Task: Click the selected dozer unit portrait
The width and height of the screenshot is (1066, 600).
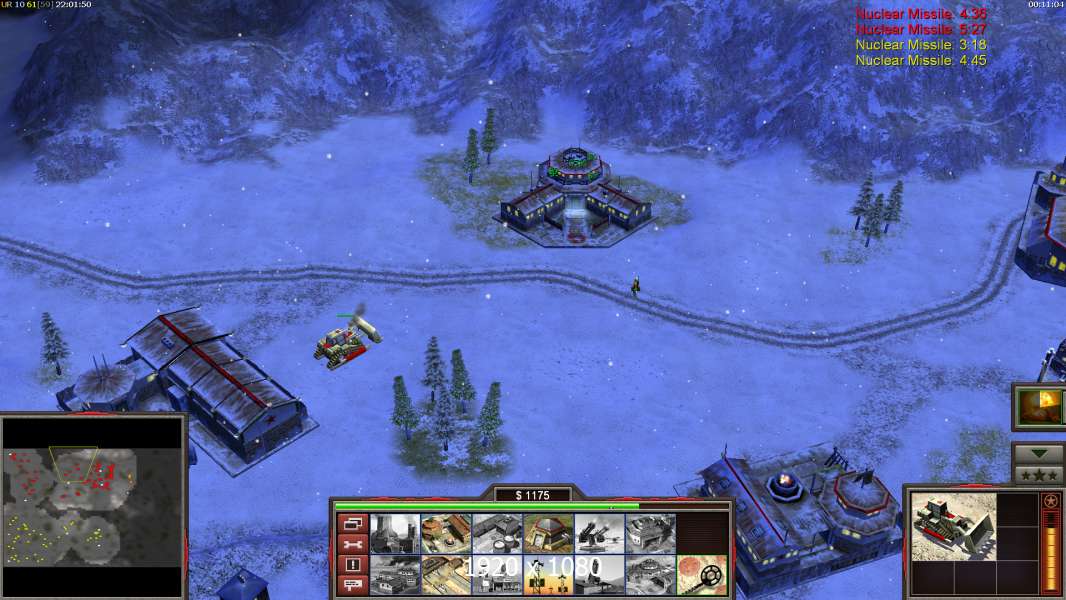Action: [953, 527]
